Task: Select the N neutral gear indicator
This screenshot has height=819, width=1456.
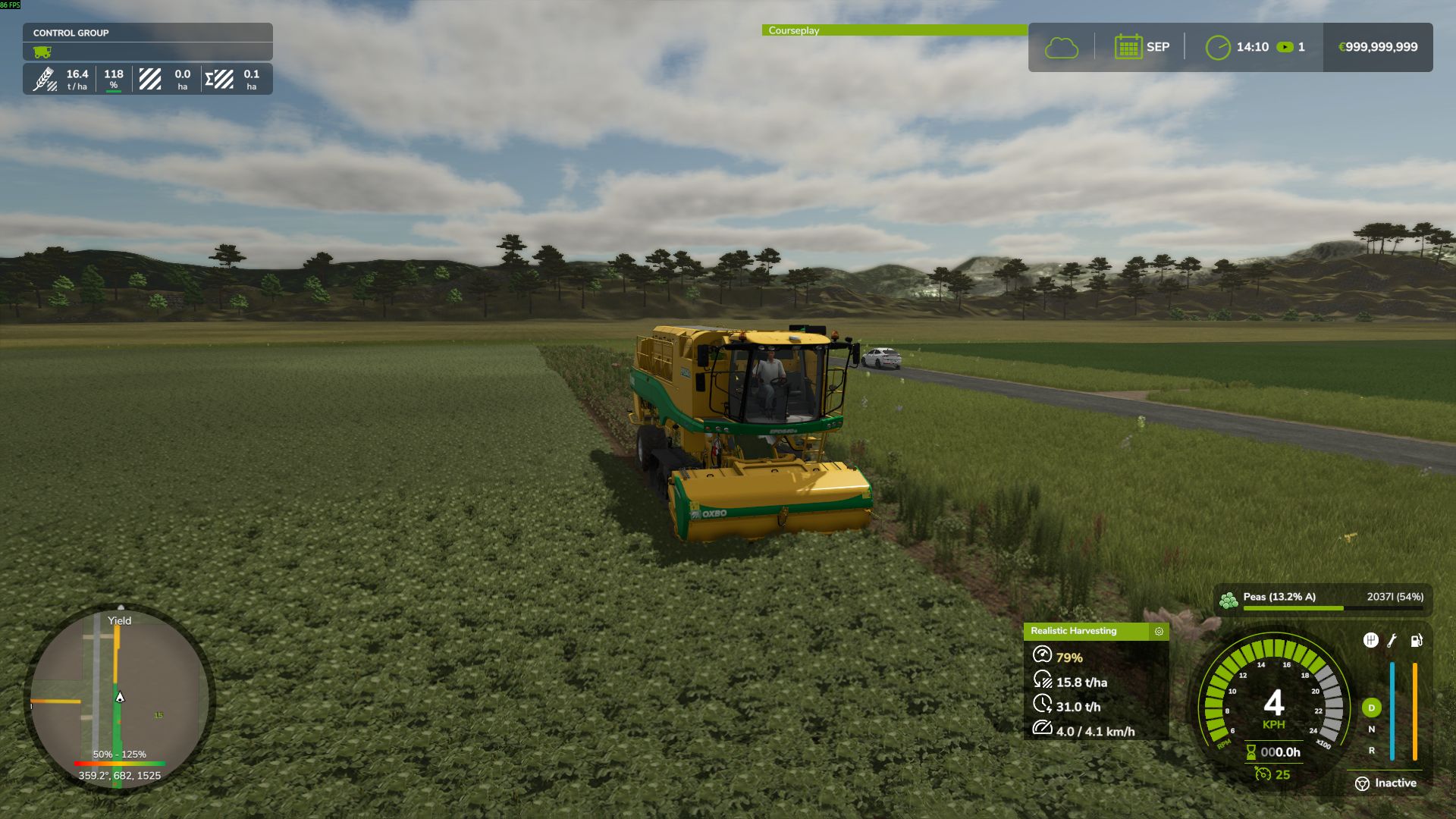Action: (x=1373, y=729)
